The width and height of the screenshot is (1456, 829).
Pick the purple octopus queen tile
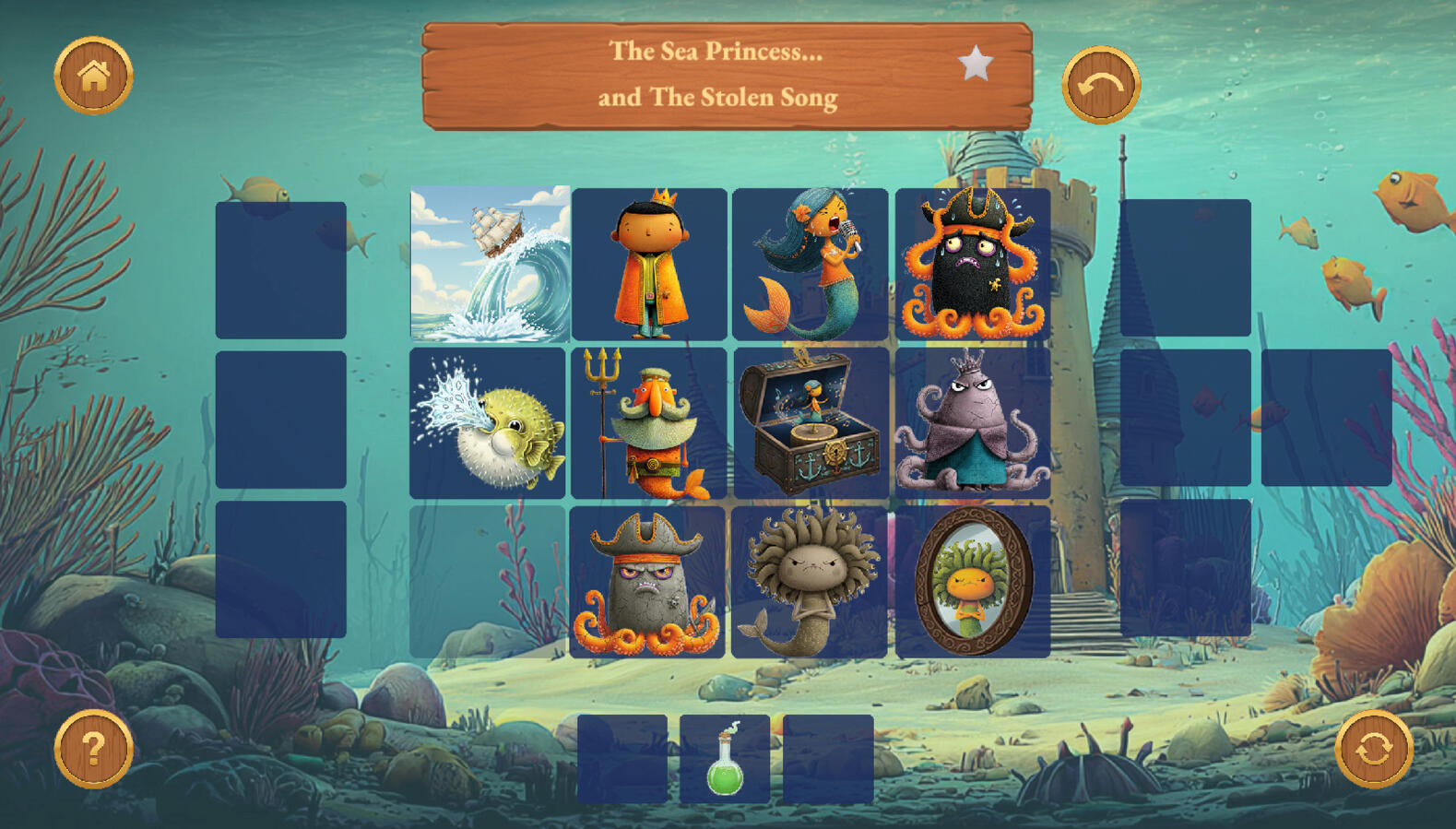973,423
